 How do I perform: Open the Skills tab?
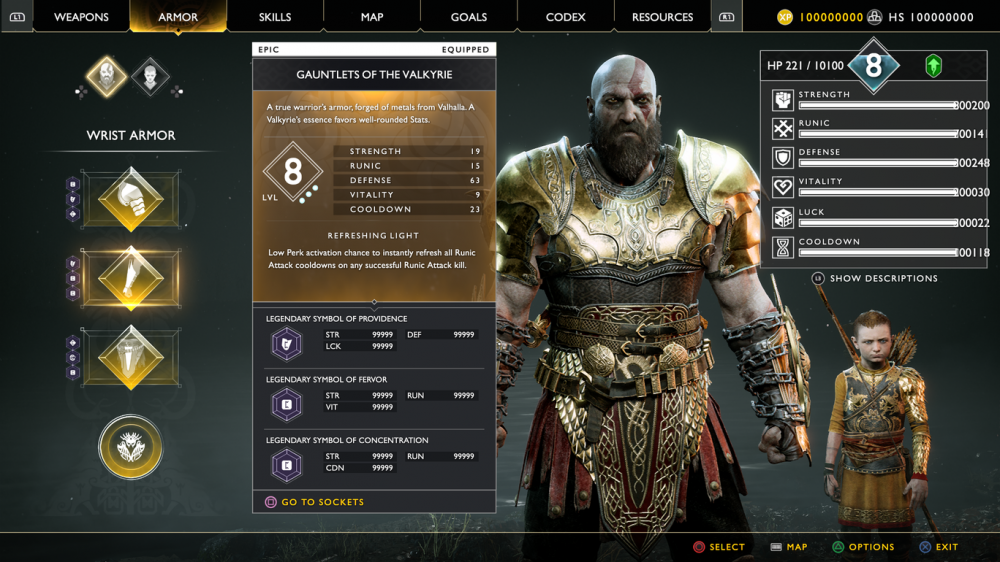pos(275,17)
